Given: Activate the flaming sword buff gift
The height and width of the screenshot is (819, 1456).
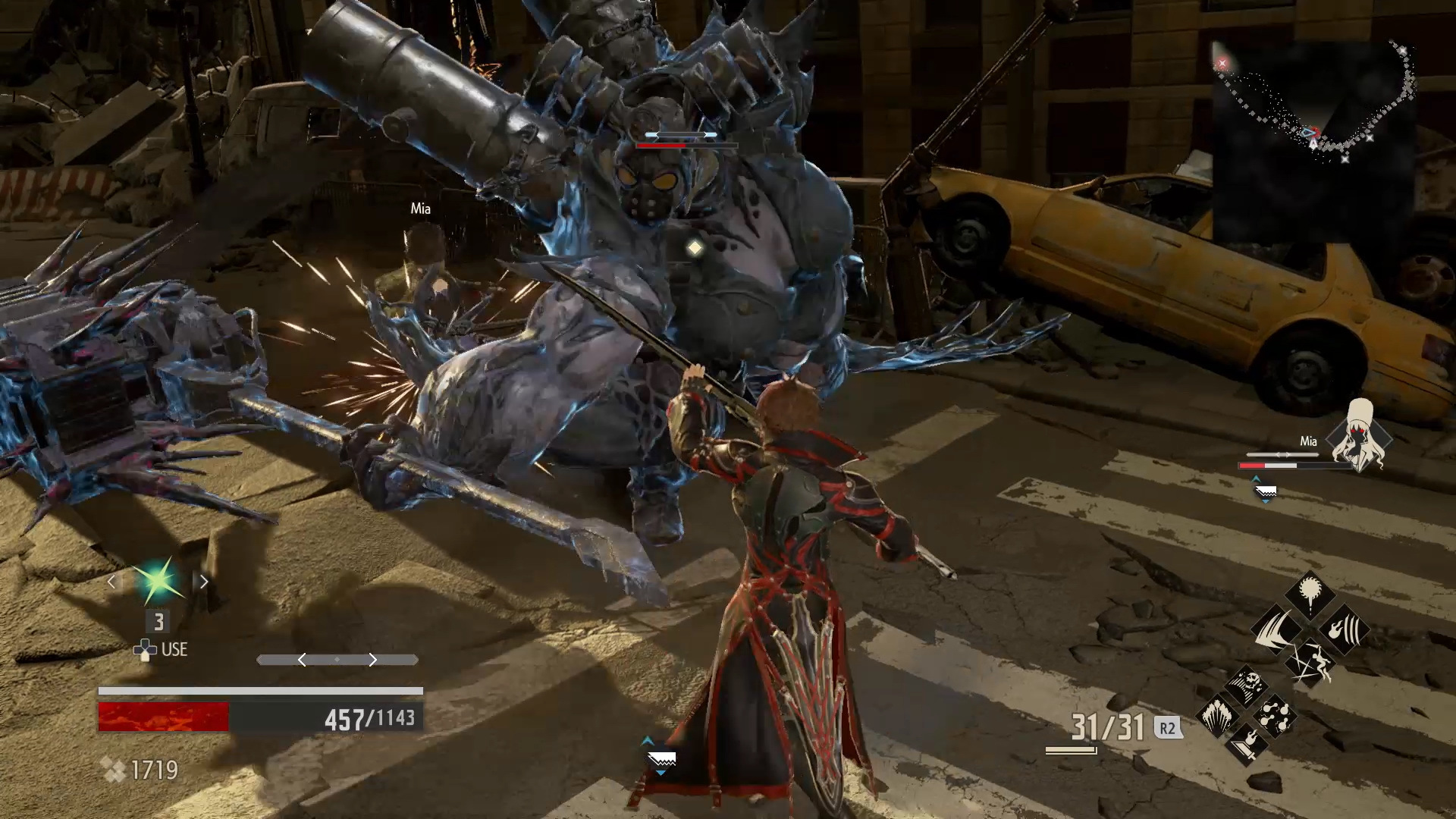Looking at the screenshot, I should [x=1247, y=743].
